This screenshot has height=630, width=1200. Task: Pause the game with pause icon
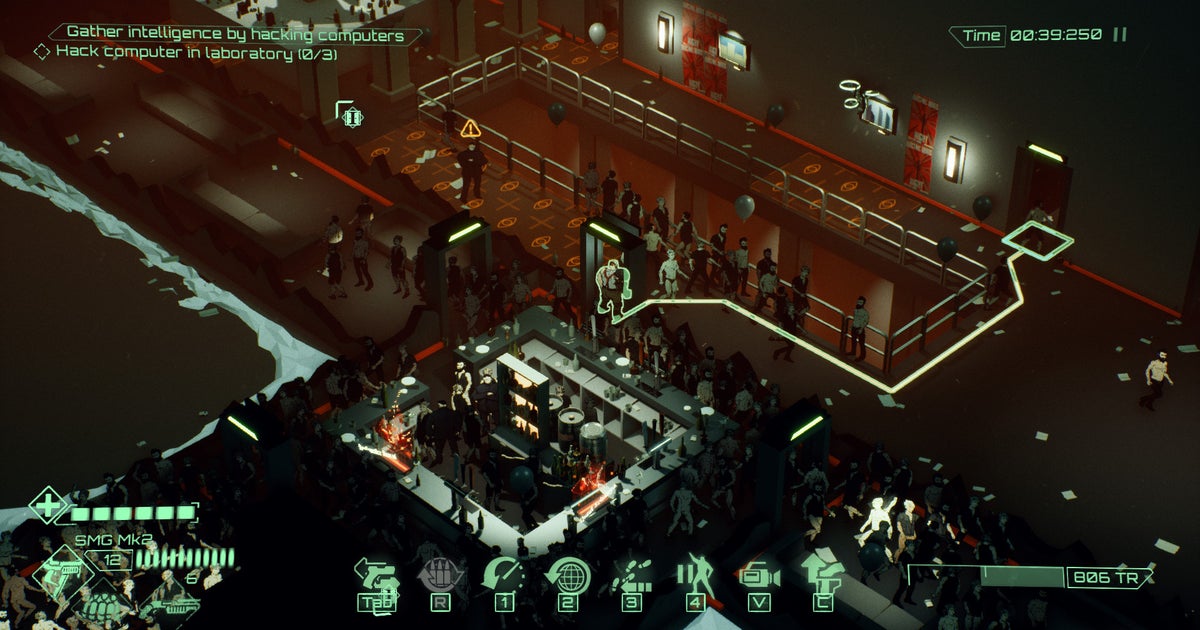(x=1120, y=35)
